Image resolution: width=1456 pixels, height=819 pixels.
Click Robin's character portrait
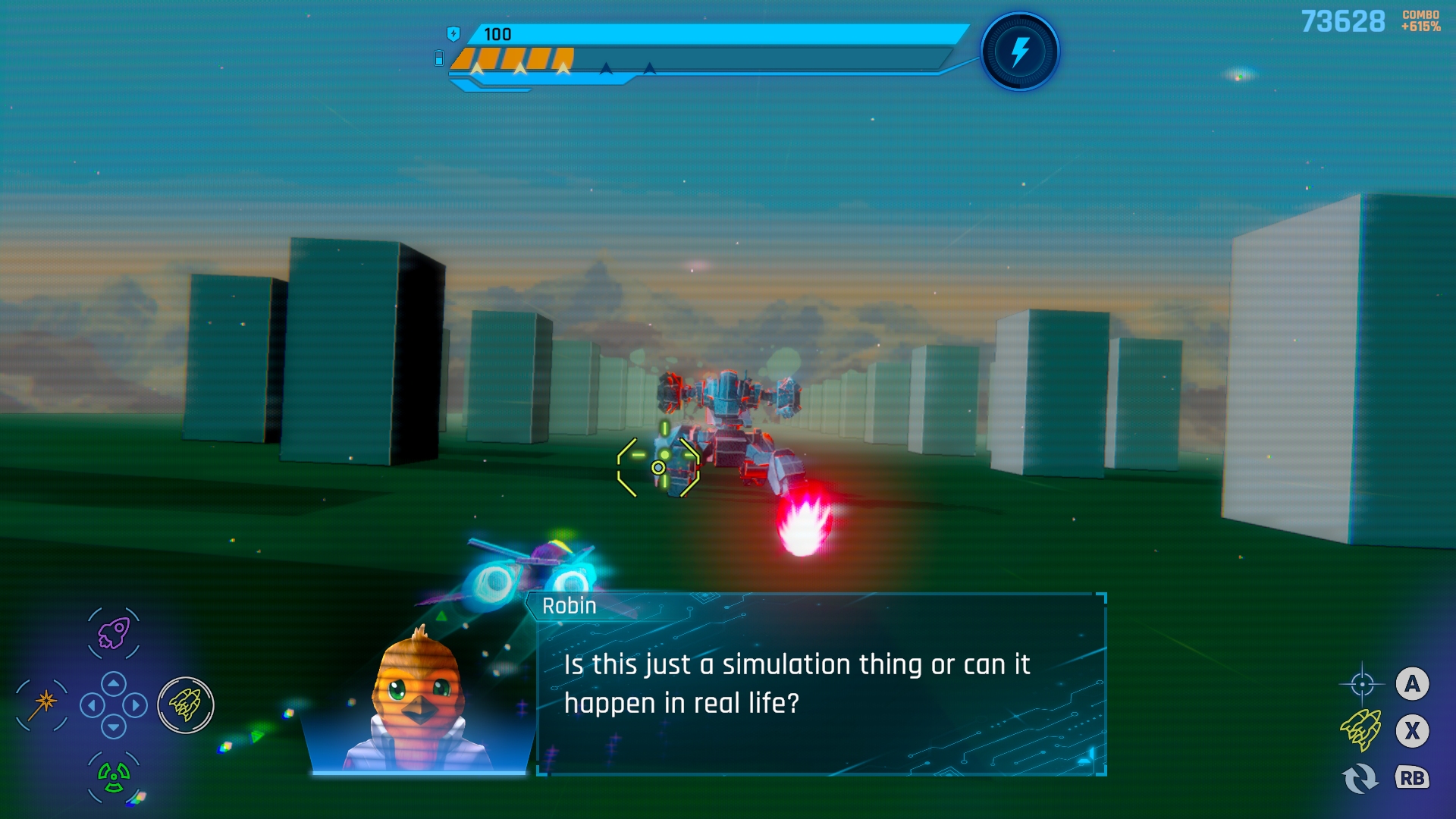(x=418, y=701)
